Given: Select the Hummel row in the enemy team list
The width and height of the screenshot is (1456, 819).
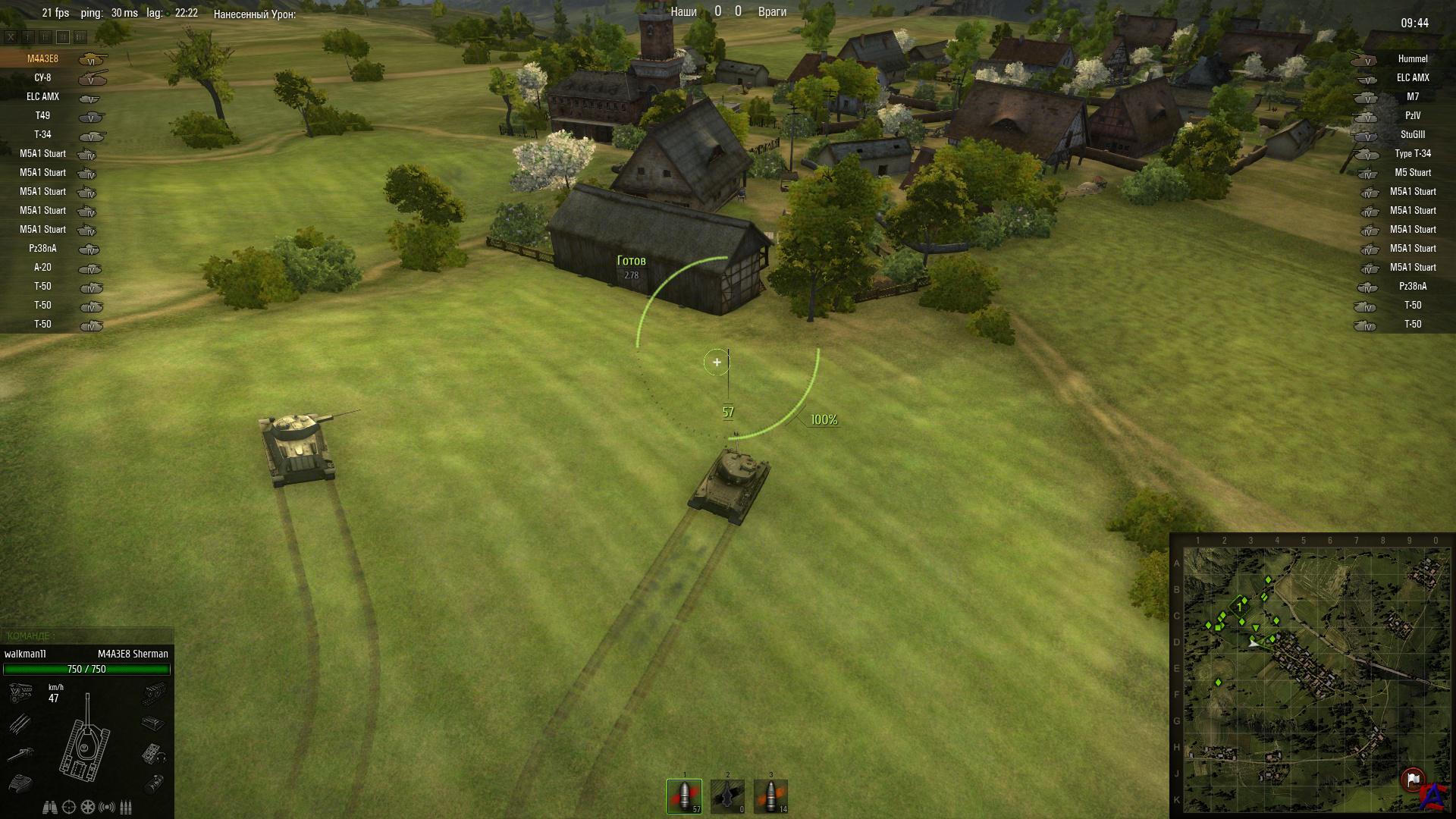Looking at the screenshot, I should pyautogui.click(x=1412, y=58).
